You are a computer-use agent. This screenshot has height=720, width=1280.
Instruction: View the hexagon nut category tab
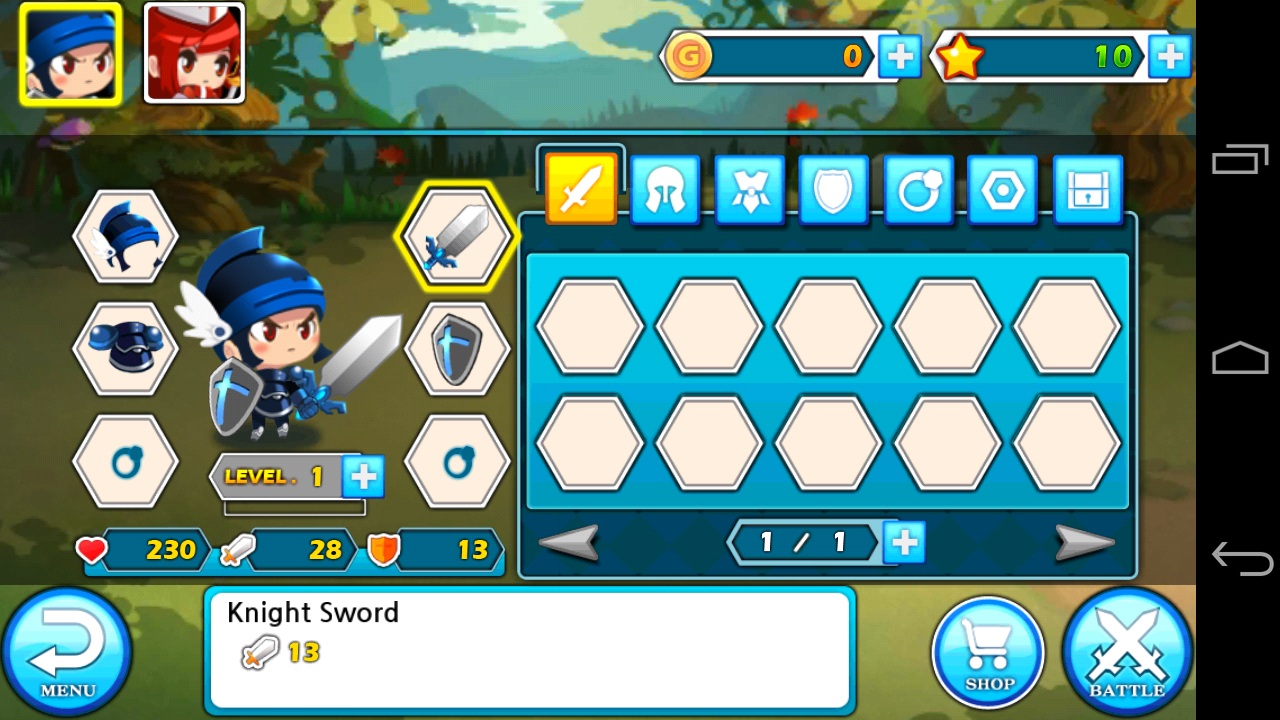coord(1002,189)
